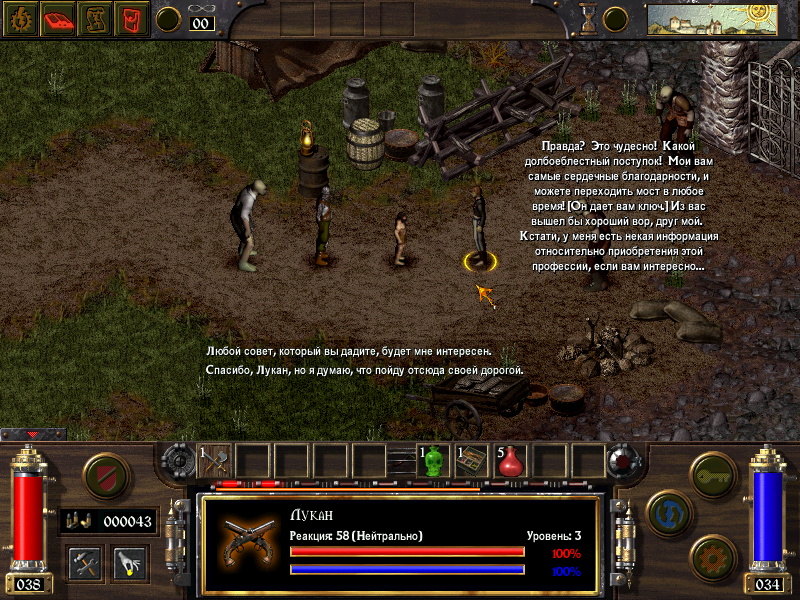
Task: Click the brass key button
Action: click(714, 471)
